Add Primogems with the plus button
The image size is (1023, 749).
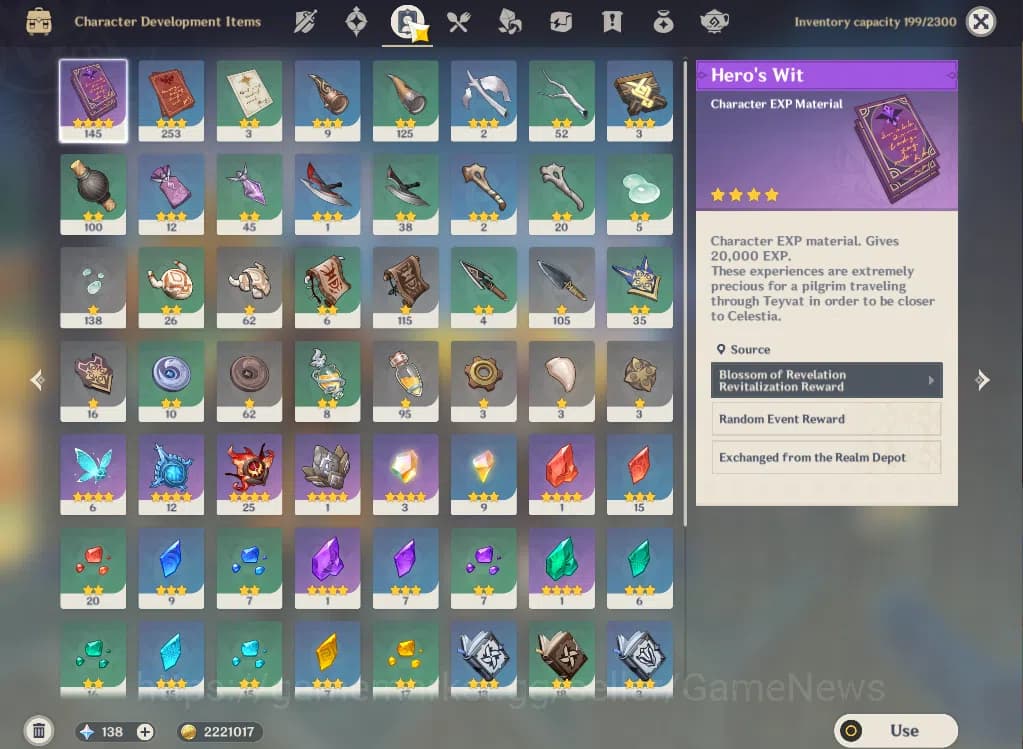click(x=145, y=732)
